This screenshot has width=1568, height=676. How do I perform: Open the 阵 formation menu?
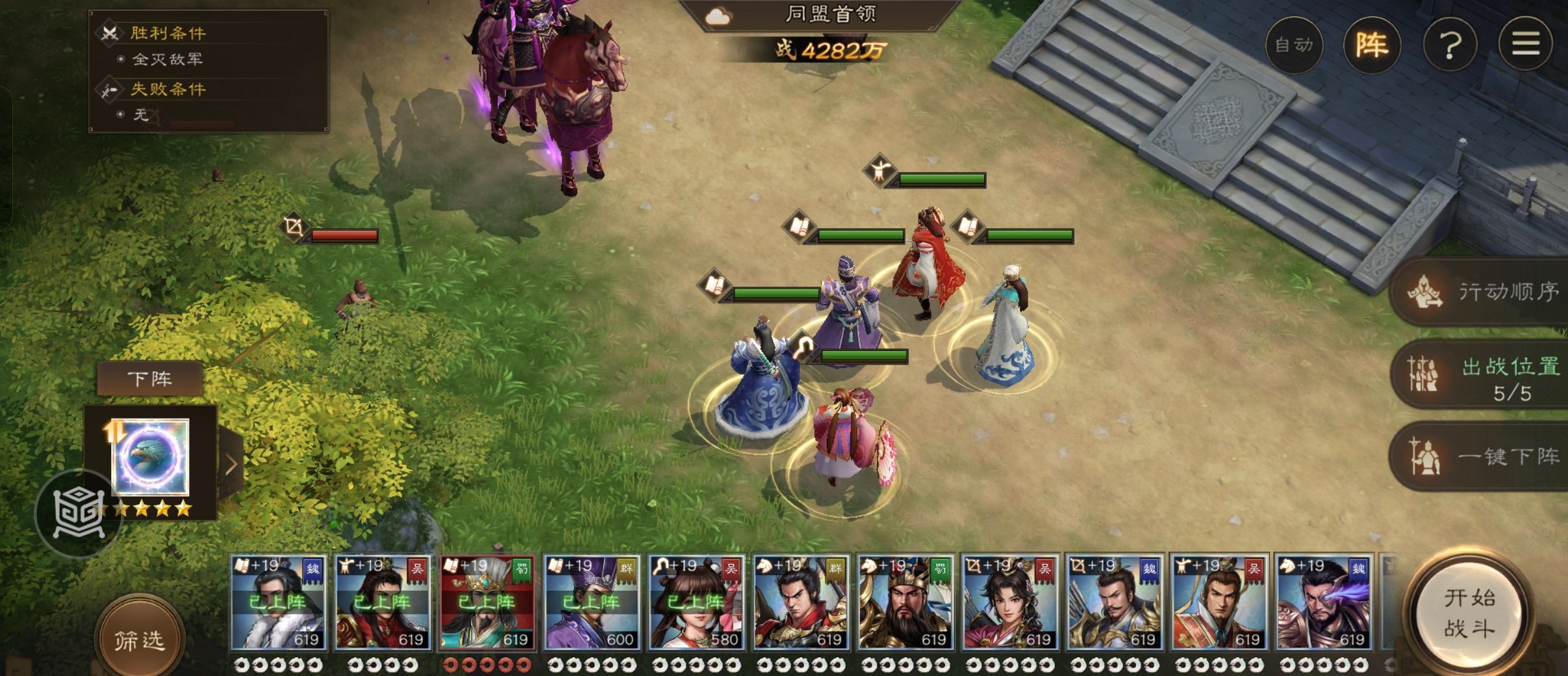tap(1372, 45)
